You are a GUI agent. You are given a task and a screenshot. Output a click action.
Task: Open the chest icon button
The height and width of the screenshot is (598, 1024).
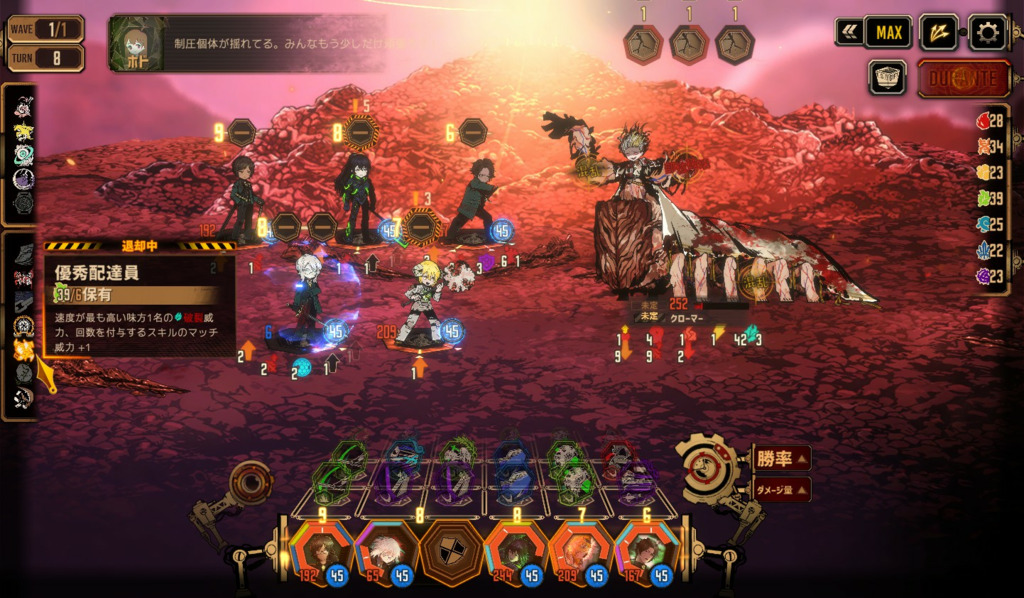tap(887, 78)
